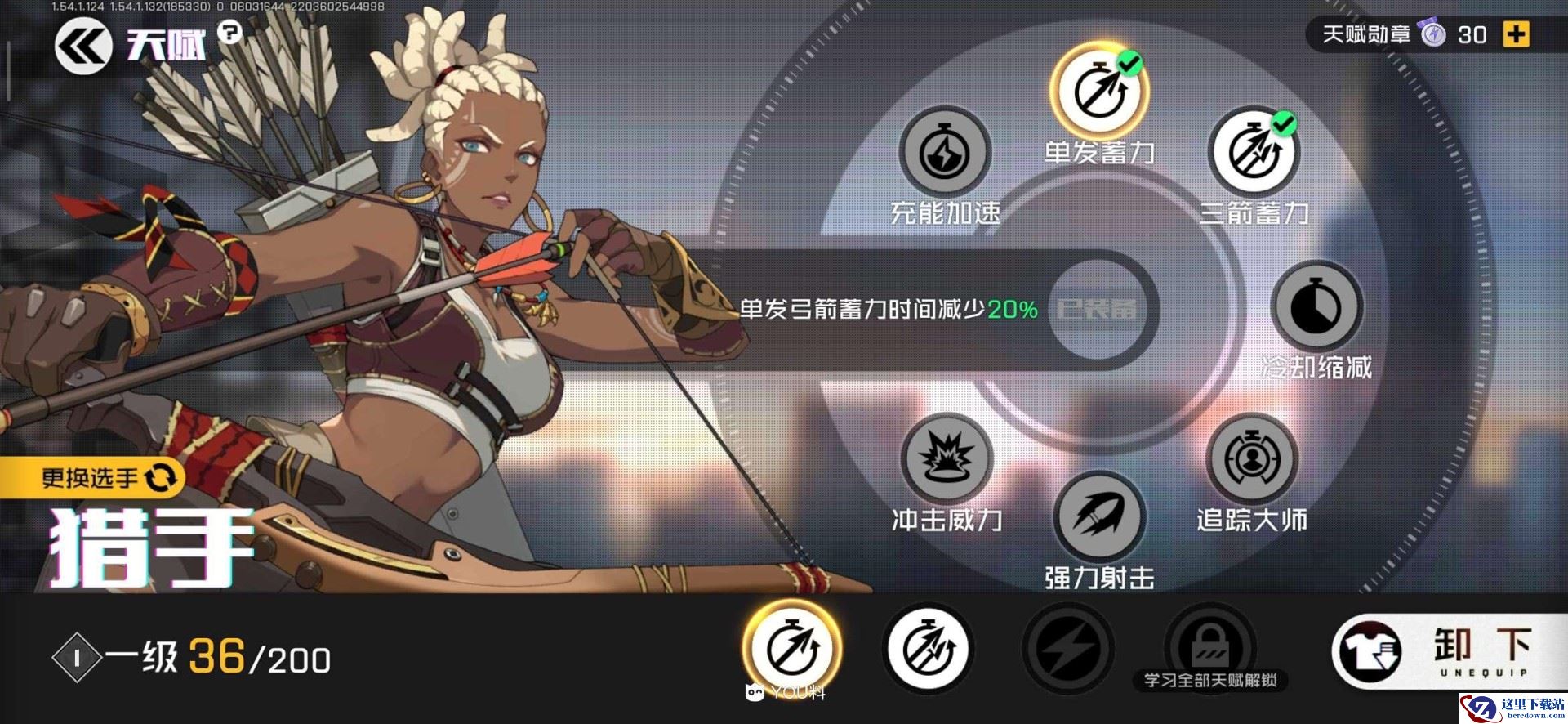This screenshot has height=724, width=1568.
Task: Toggle the green checkmark on 单发蓄力
Action: (1130, 65)
